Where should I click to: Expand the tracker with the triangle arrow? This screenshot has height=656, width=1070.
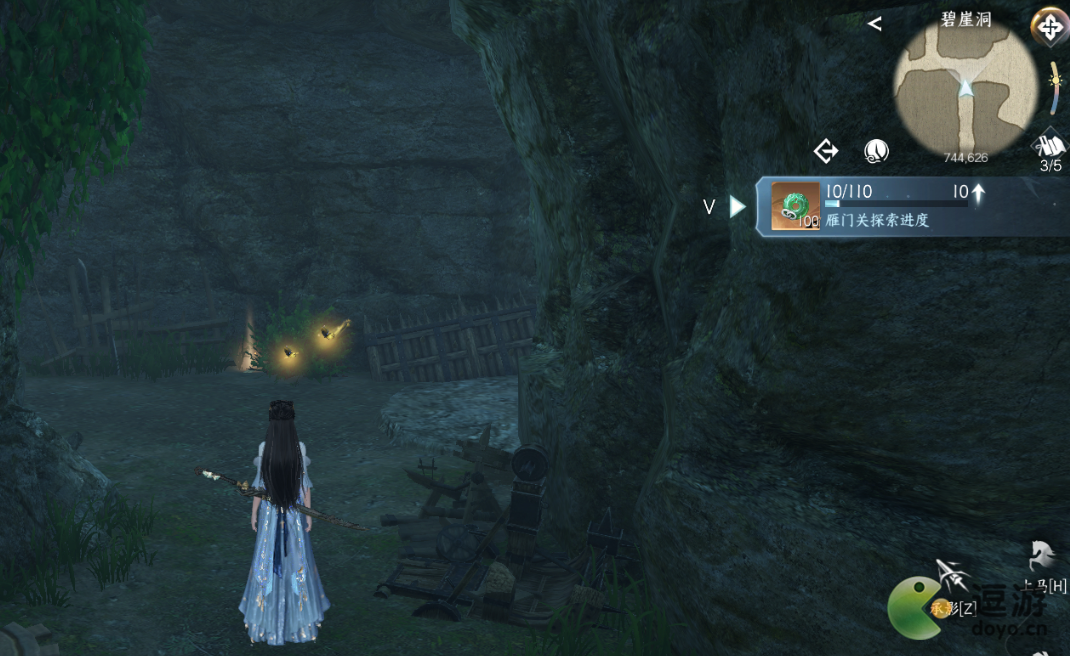pyautogui.click(x=738, y=207)
